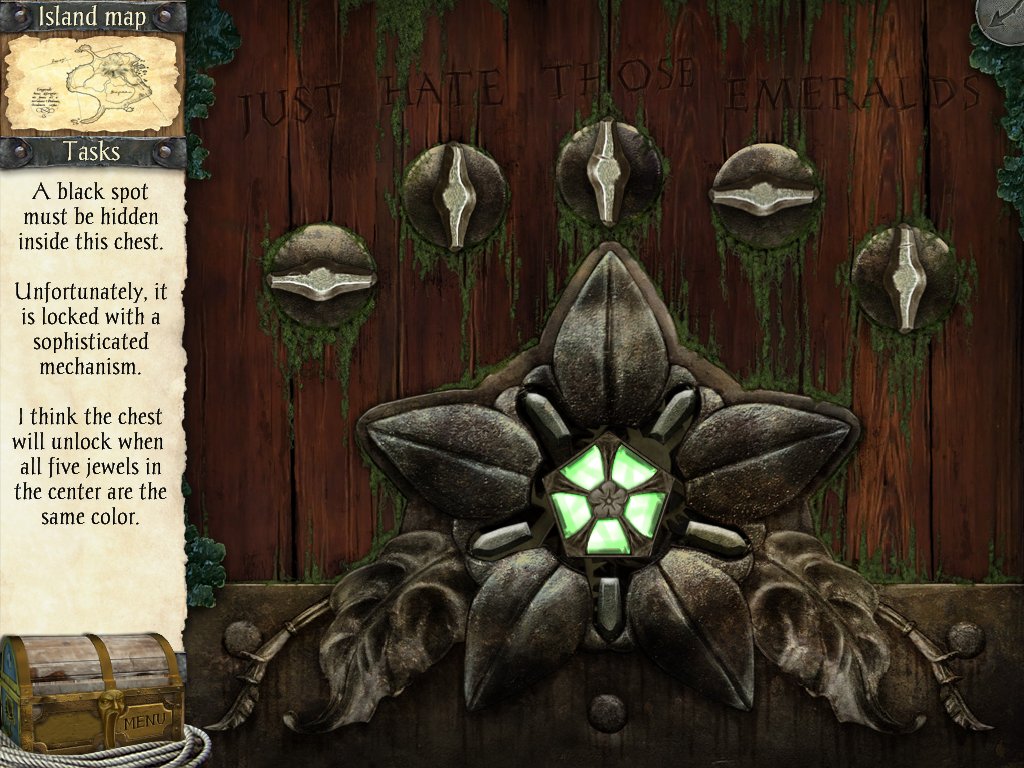This screenshot has width=1024, height=768.
Task: Open the Island map parchment
Action: [92, 84]
